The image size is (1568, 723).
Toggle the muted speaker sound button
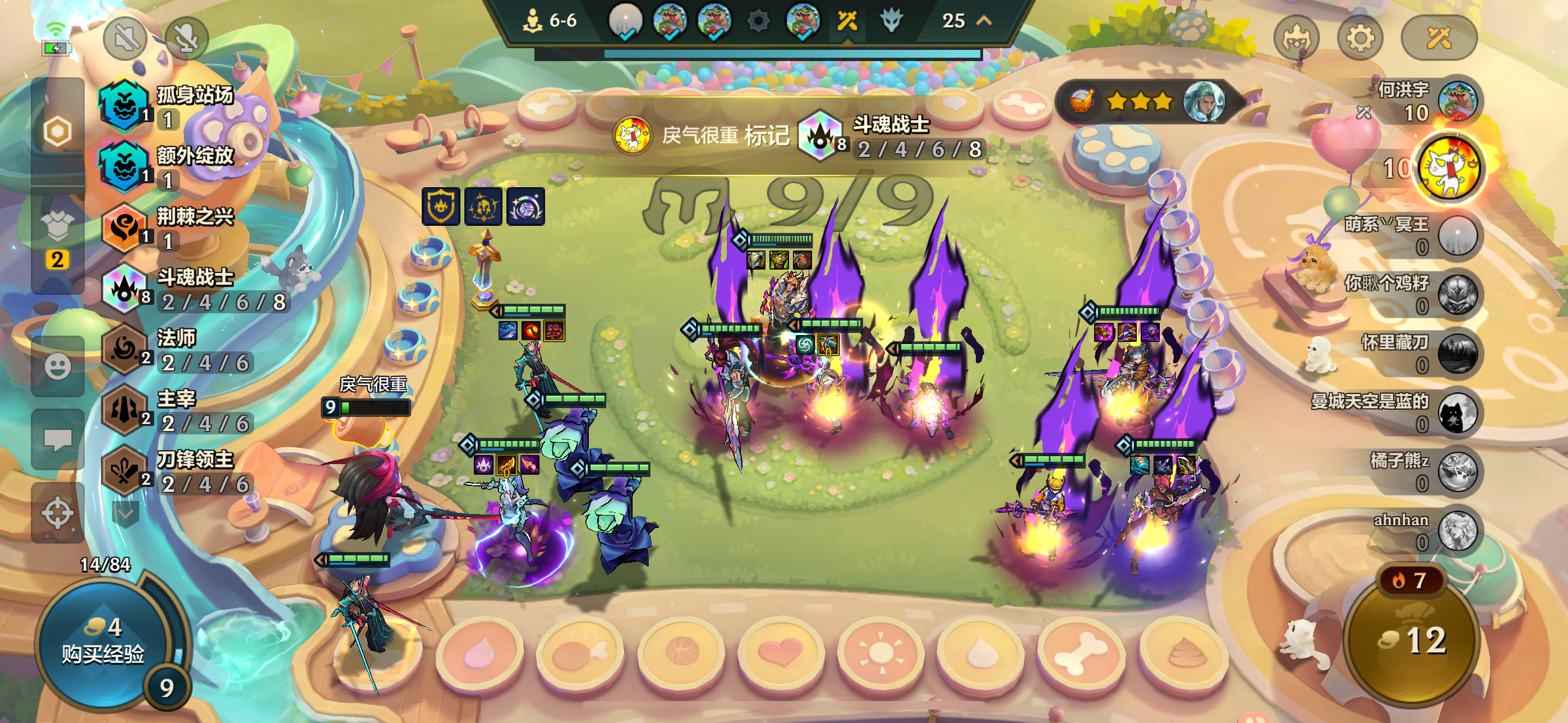click(x=125, y=39)
